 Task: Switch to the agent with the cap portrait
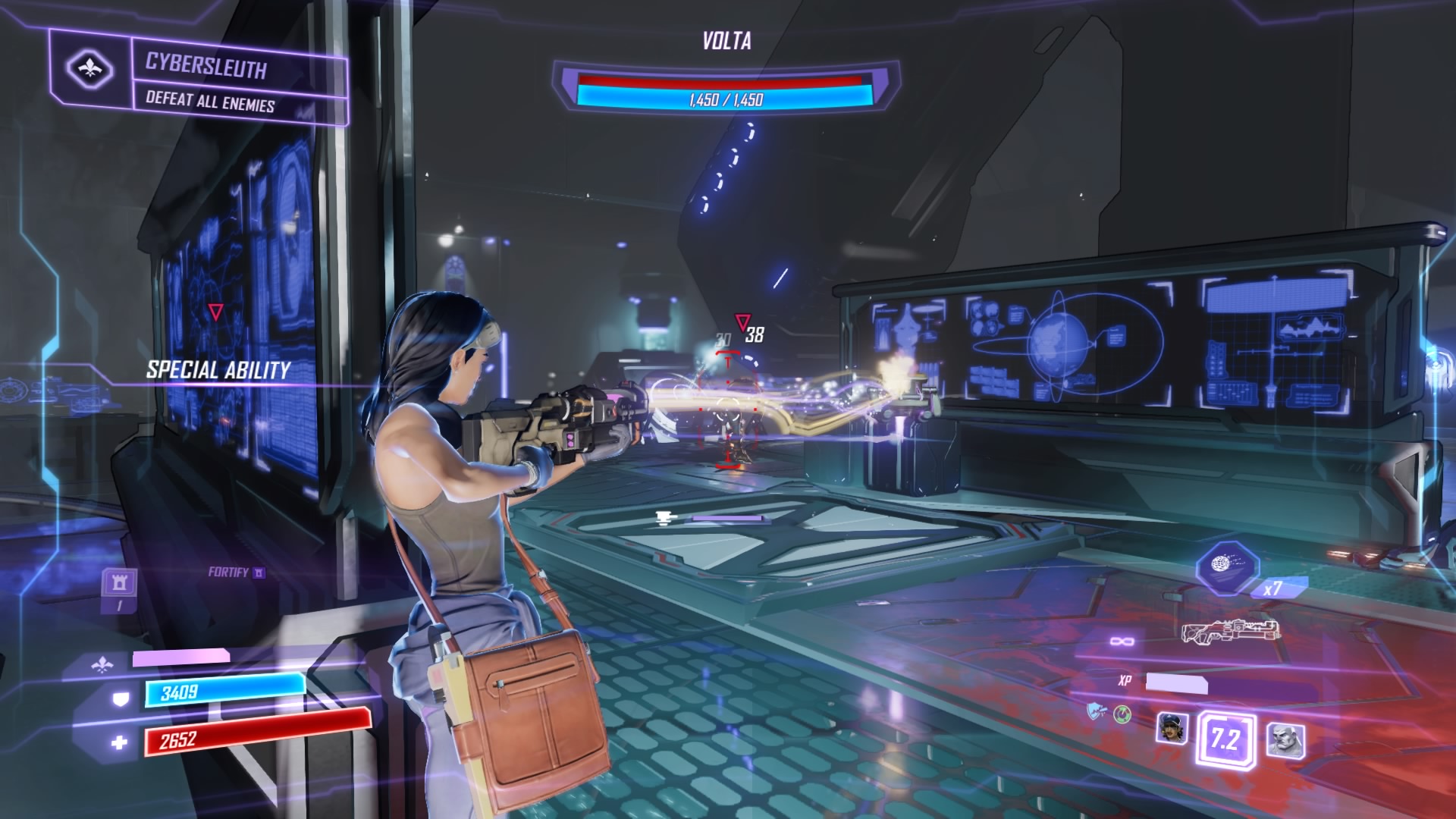[1172, 728]
